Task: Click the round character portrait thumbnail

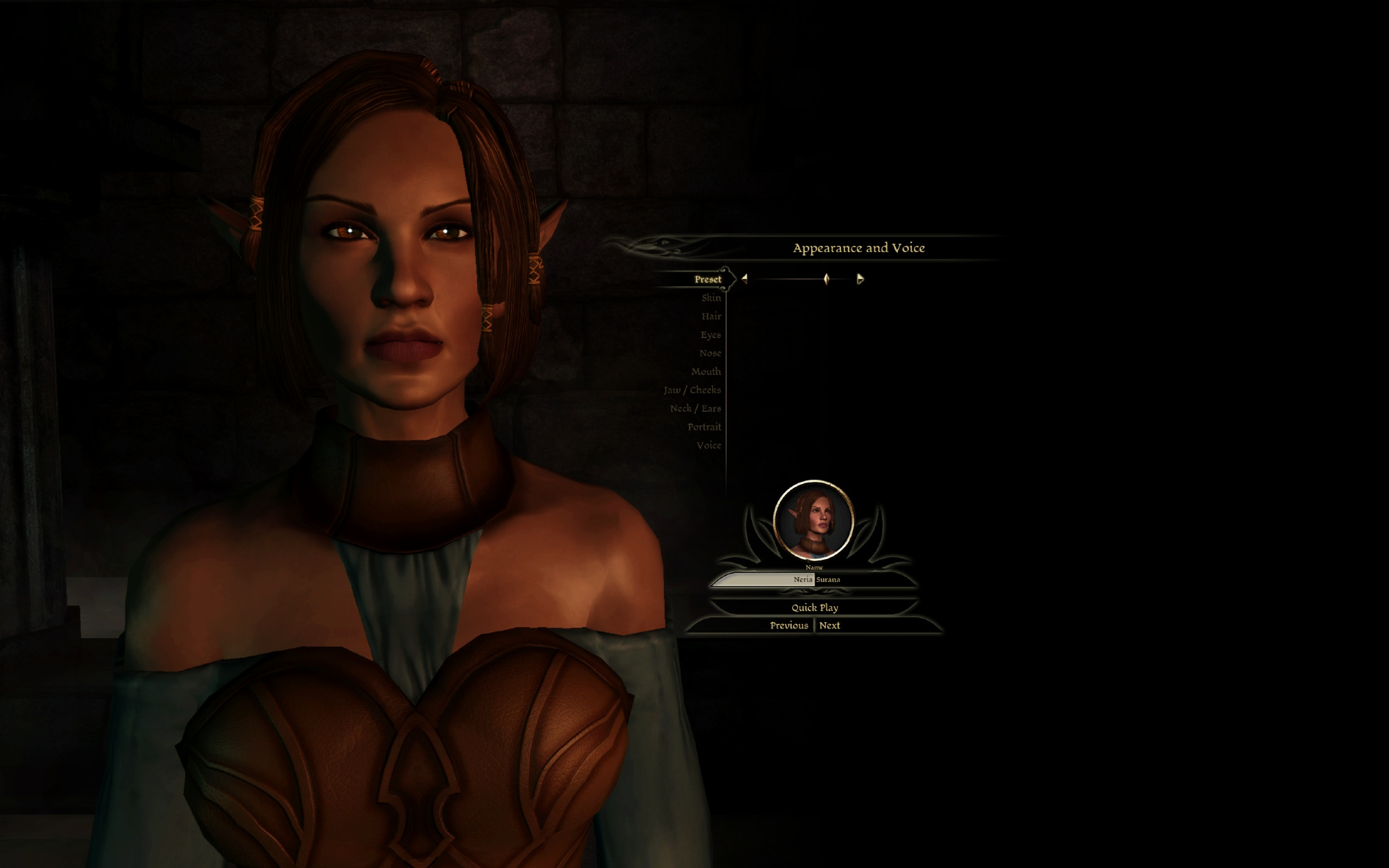Action: point(813,521)
